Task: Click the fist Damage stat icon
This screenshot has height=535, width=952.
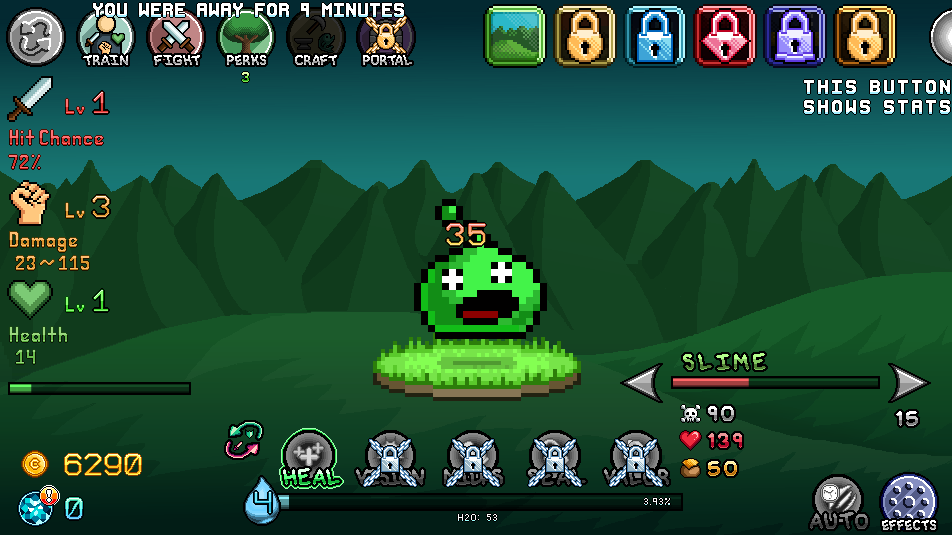Action: [x=31, y=205]
